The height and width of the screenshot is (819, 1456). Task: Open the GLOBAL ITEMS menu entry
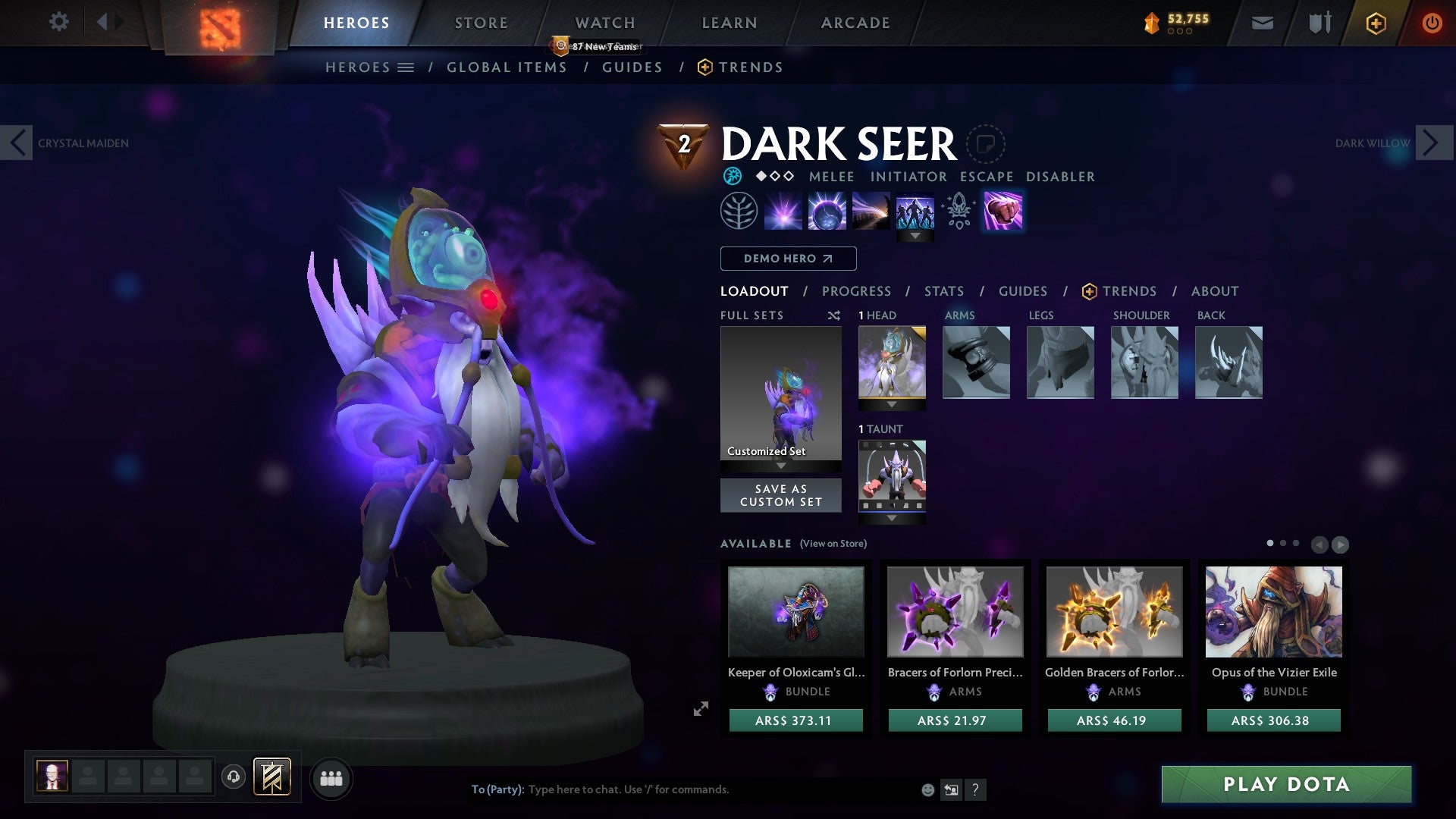(x=507, y=67)
